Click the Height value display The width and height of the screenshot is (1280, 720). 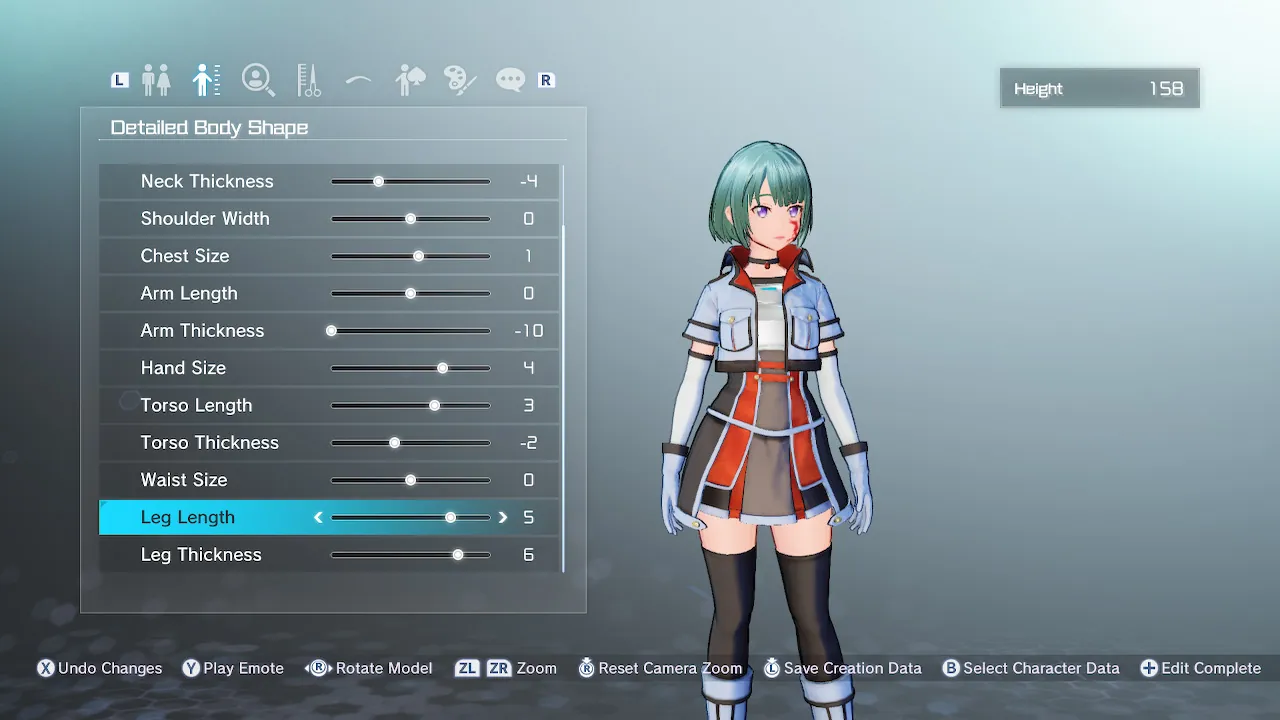(1099, 88)
